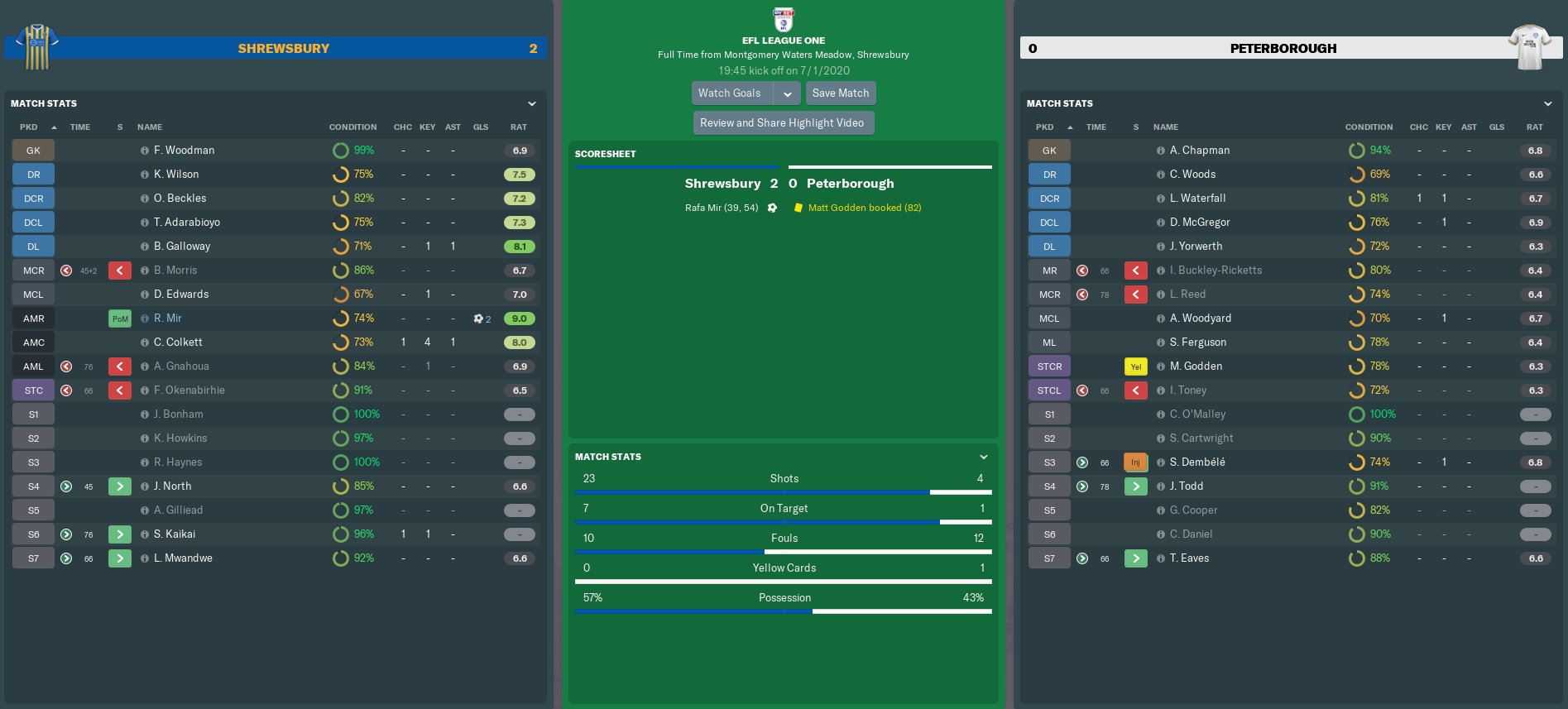This screenshot has width=1568, height=709.
Task: Sort Peterborough players by condition column
Action: (x=1369, y=127)
